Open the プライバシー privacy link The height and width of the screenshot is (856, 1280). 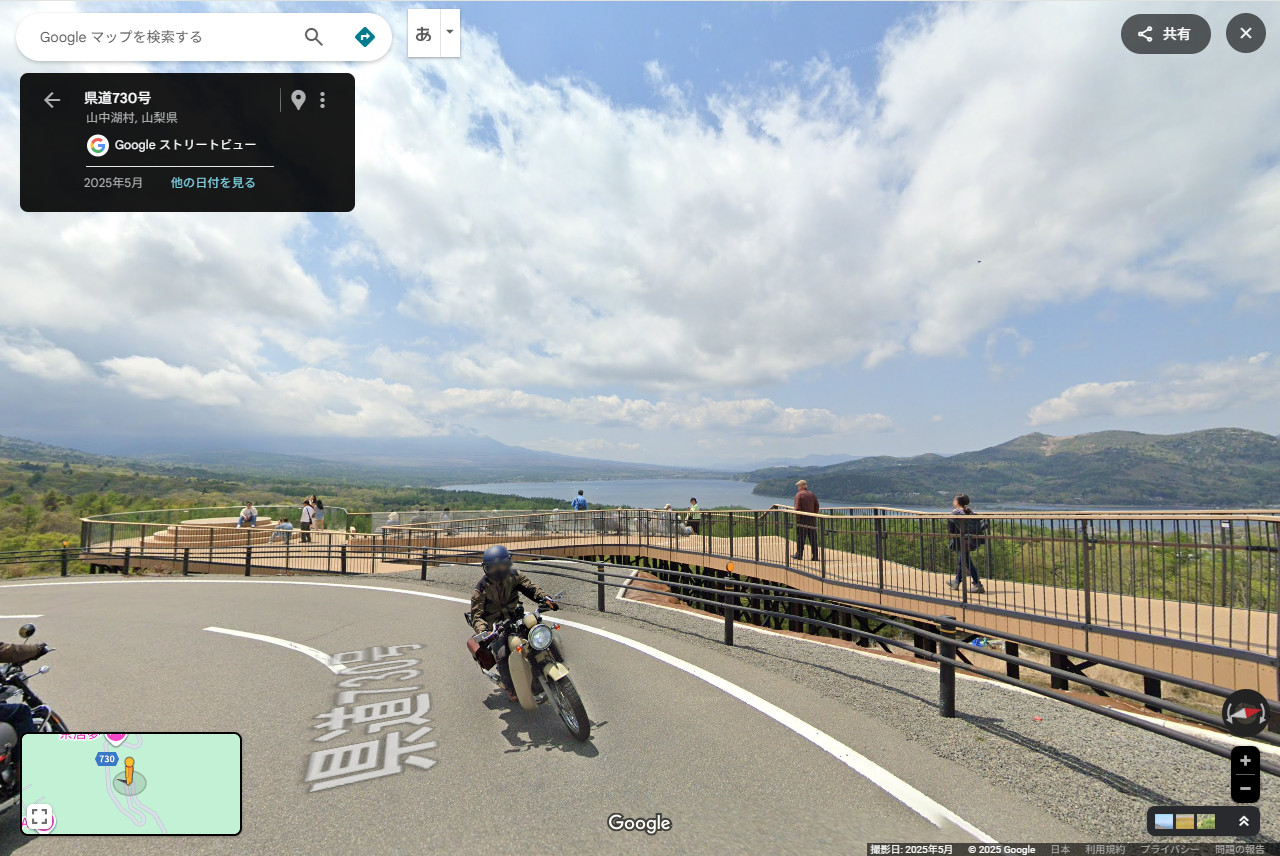(1170, 850)
